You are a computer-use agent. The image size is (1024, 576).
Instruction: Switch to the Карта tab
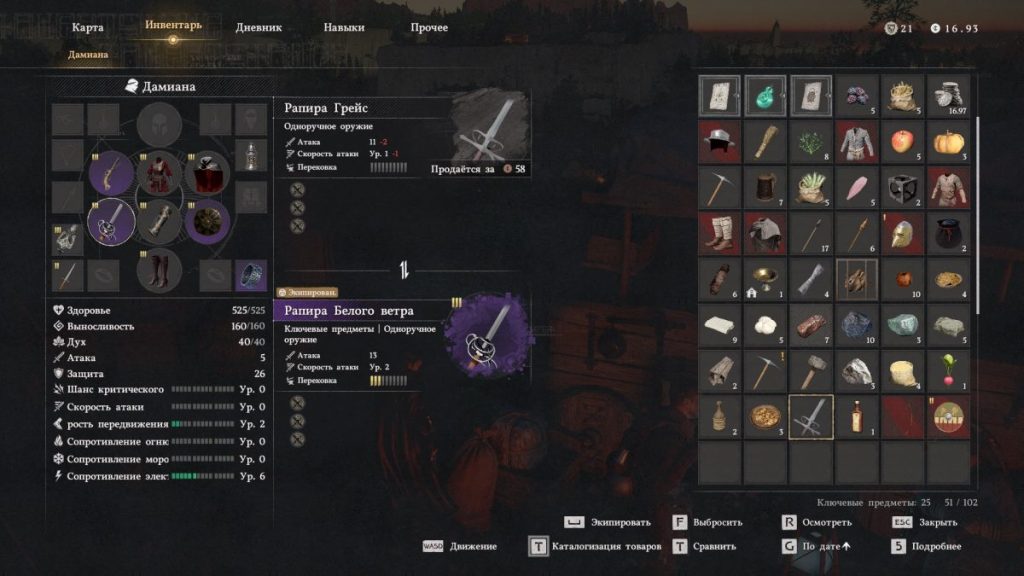click(88, 28)
